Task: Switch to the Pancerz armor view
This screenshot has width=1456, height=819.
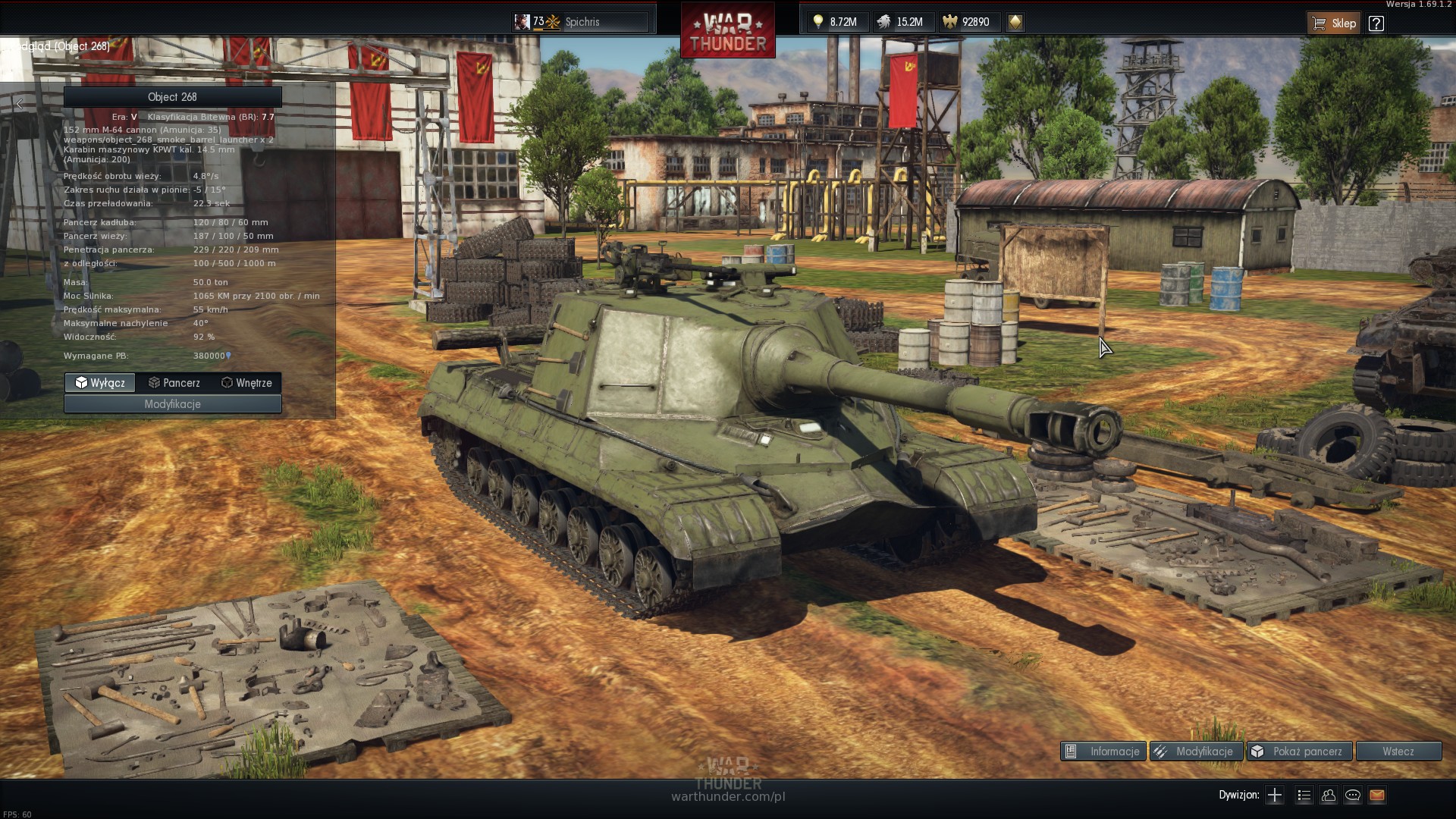Action: pos(174,383)
